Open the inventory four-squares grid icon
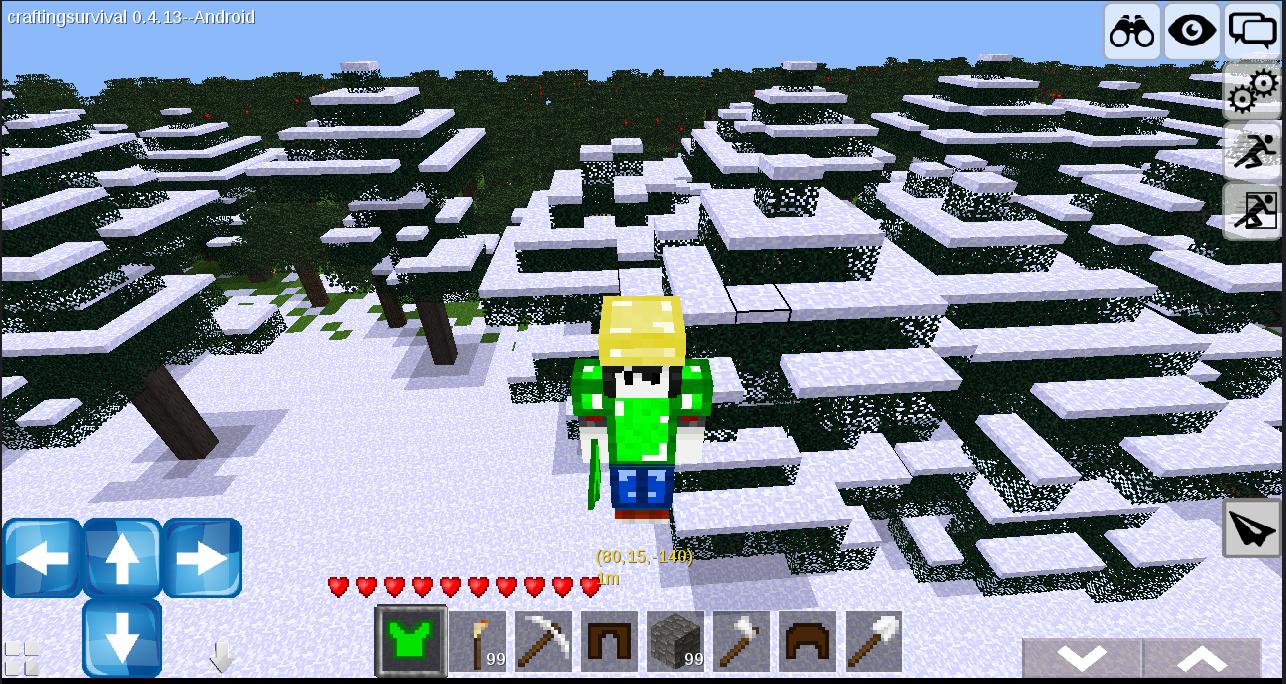 22,658
